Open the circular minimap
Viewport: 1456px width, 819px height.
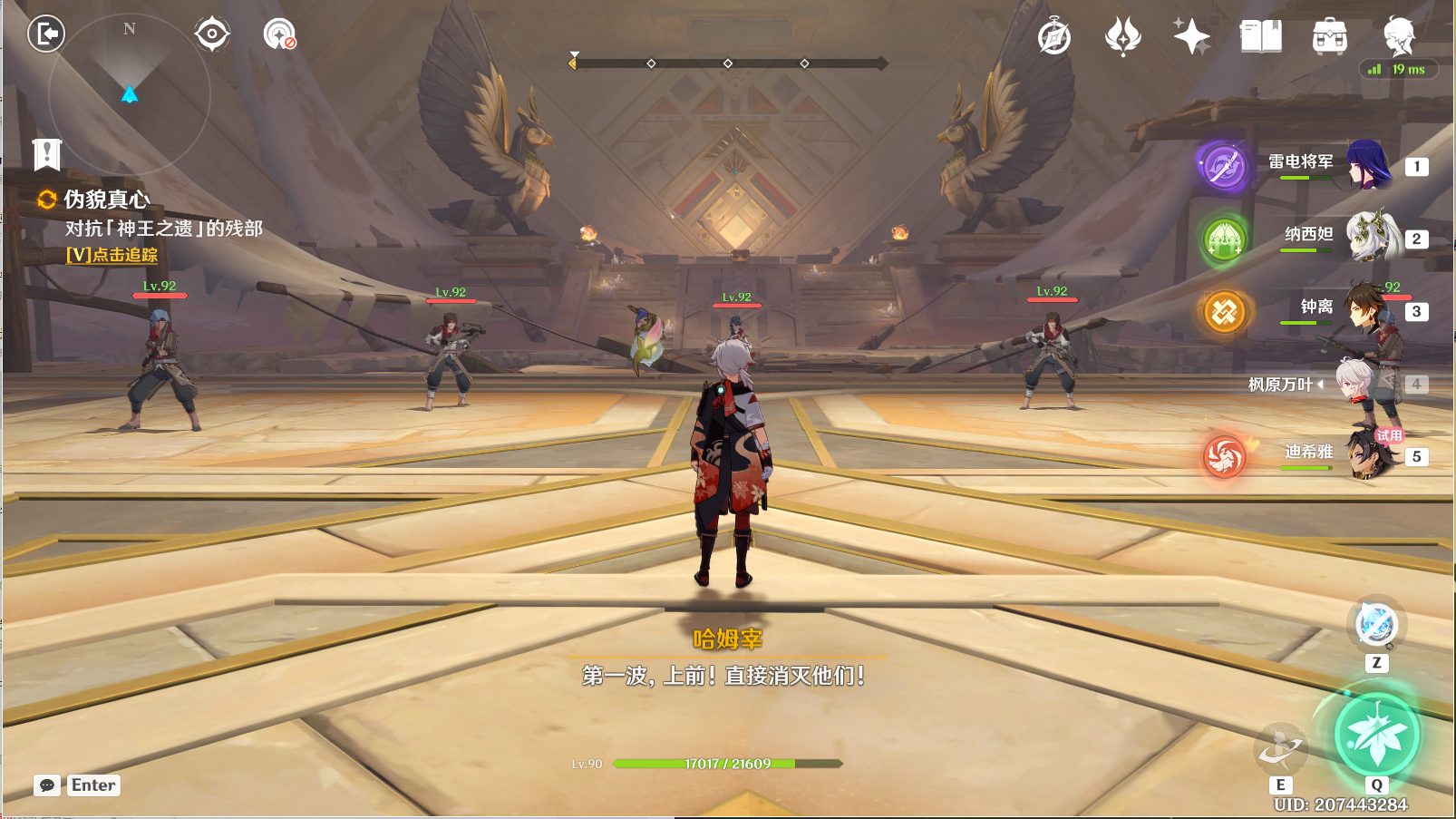[129, 95]
